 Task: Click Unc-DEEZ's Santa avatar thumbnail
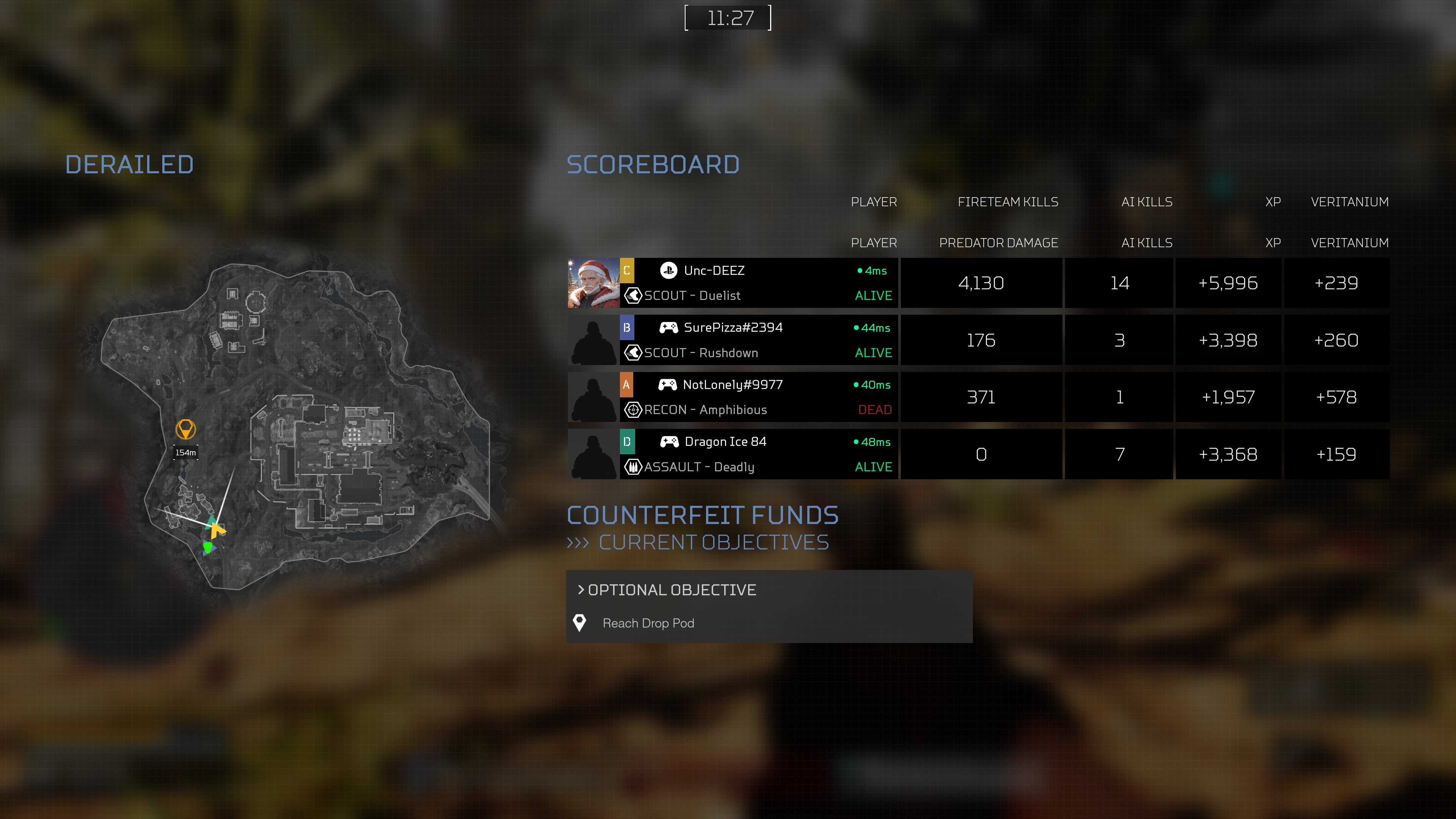click(x=593, y=283)
